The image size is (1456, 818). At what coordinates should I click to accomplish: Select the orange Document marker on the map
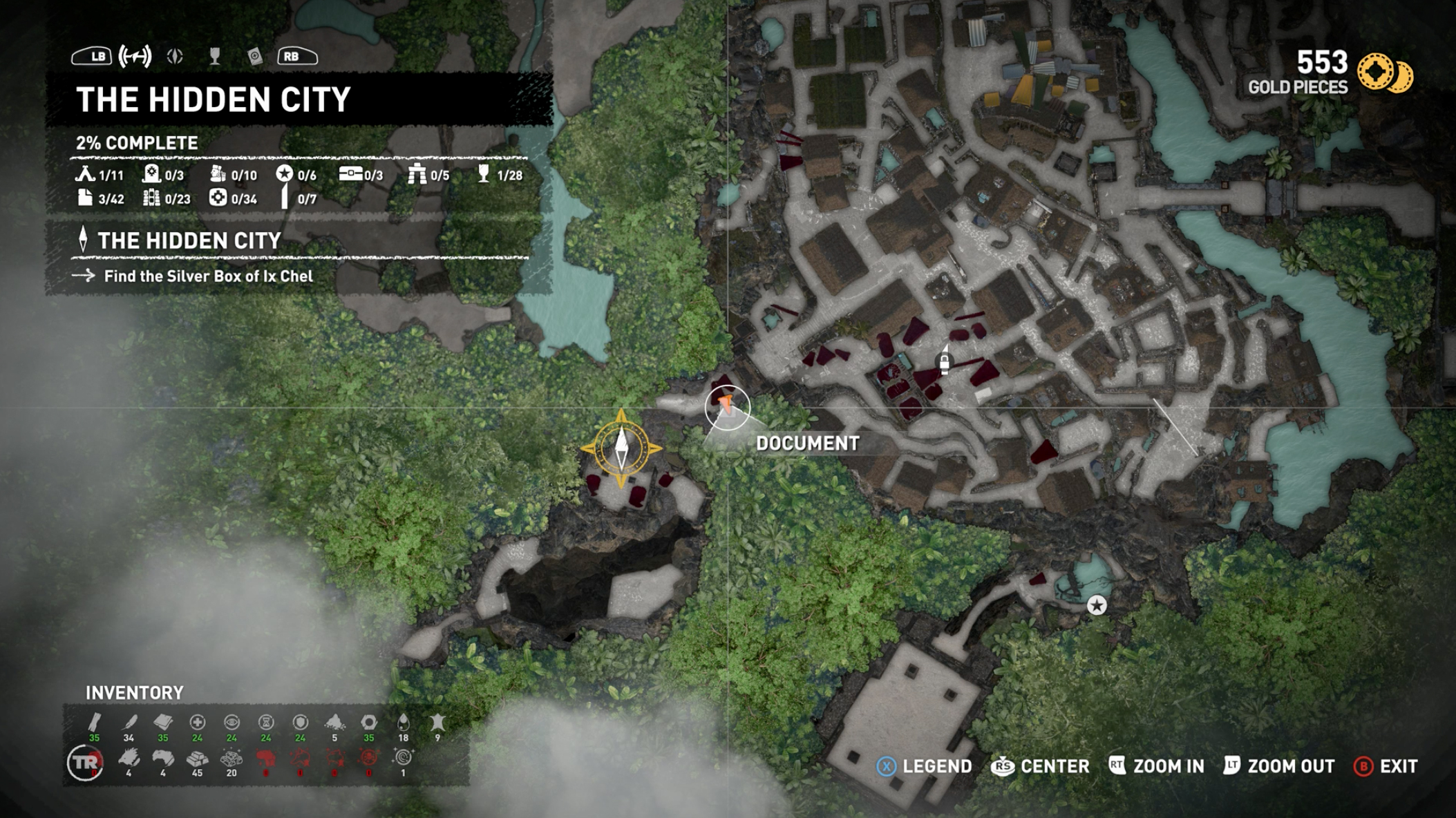[x=726, y=406]
